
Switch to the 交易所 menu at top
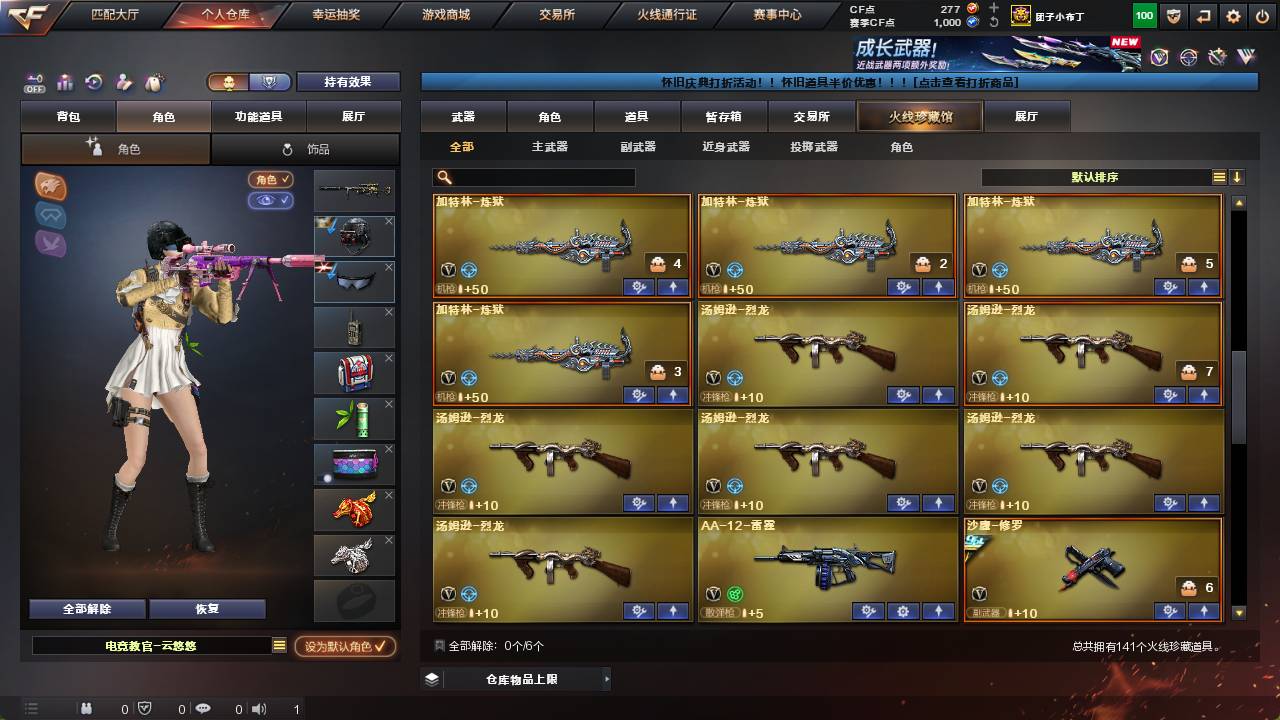point(556,15)
